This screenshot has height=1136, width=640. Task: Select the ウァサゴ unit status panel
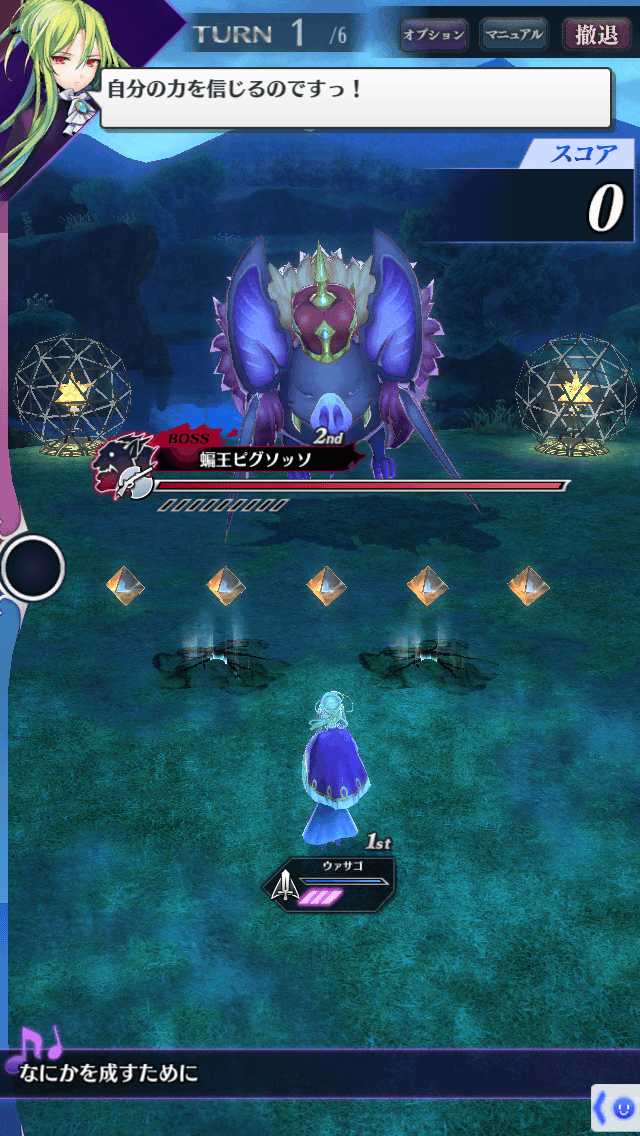[331, 881]
